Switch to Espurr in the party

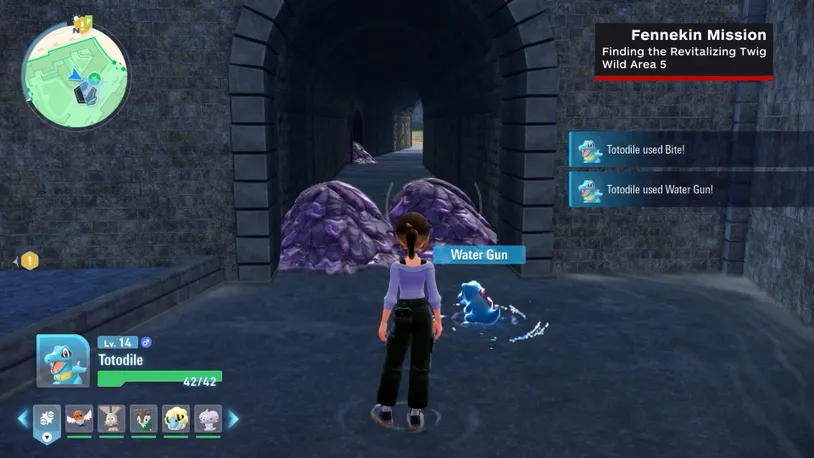pyautogui.click(x=208, y=419)
